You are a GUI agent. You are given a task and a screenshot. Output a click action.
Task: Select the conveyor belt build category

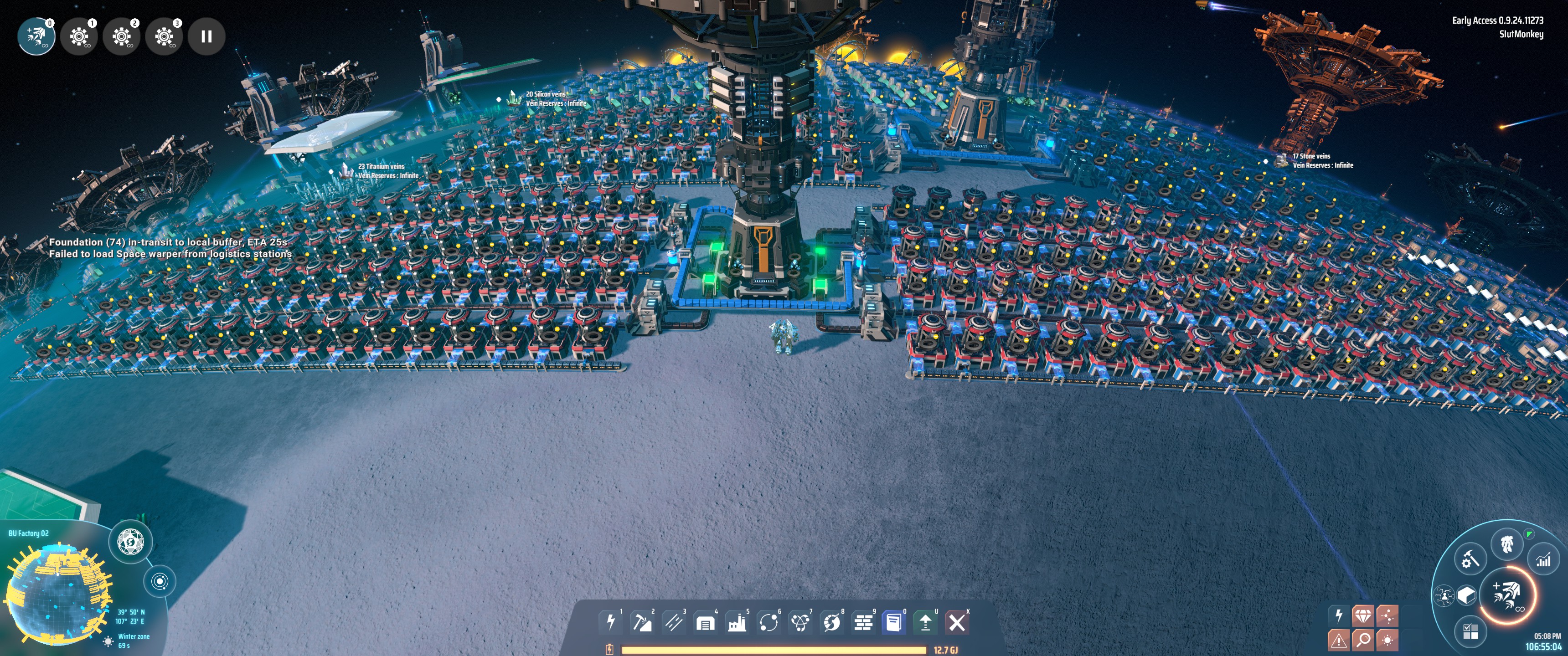(x=674, y=622)
